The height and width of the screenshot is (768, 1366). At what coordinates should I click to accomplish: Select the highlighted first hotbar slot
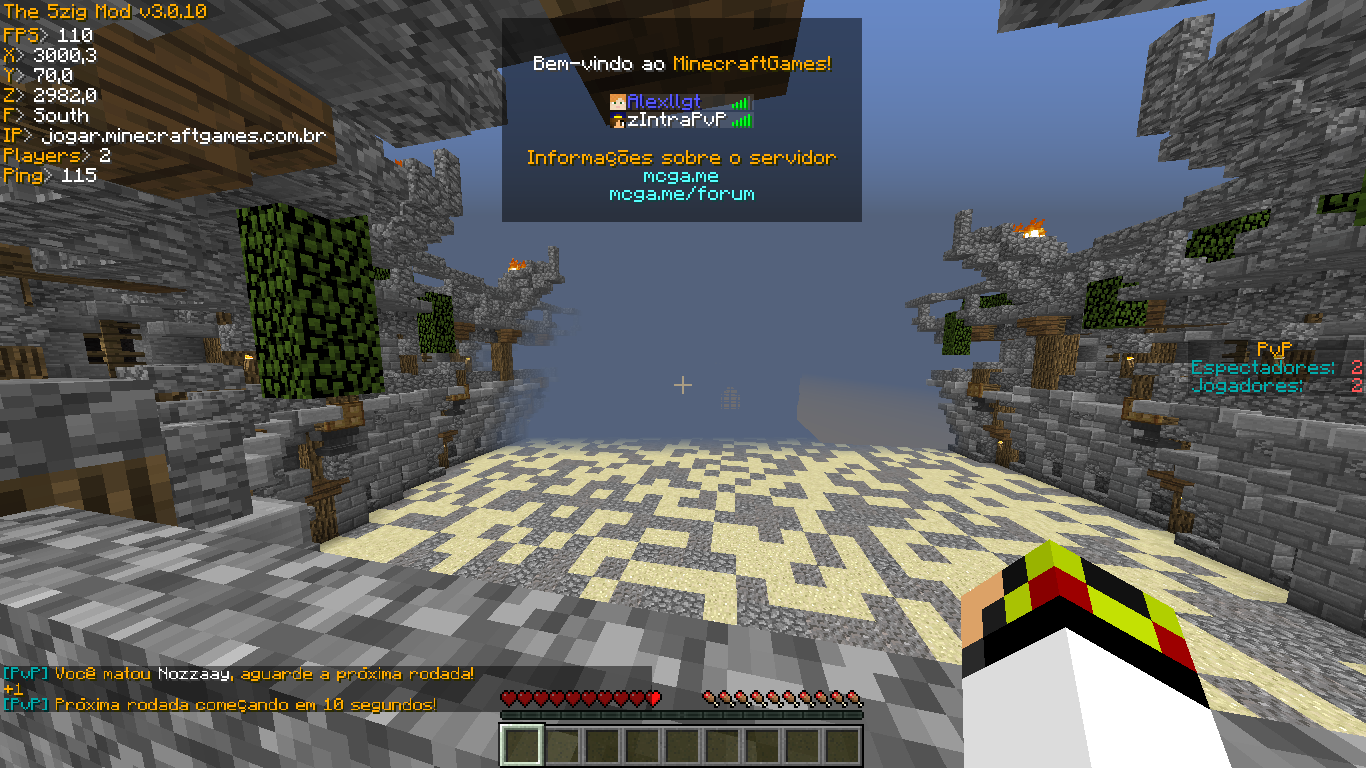521,746
